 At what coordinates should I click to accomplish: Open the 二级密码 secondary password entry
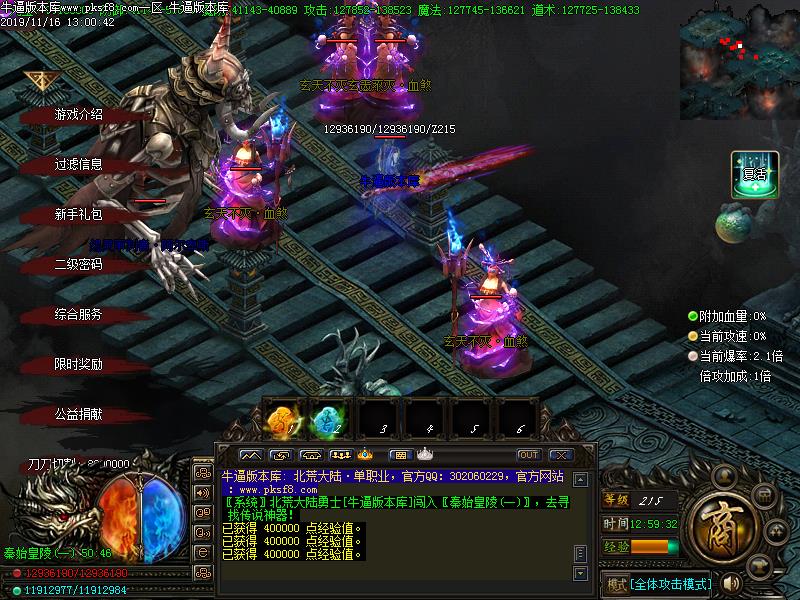(x=79, y=265)
